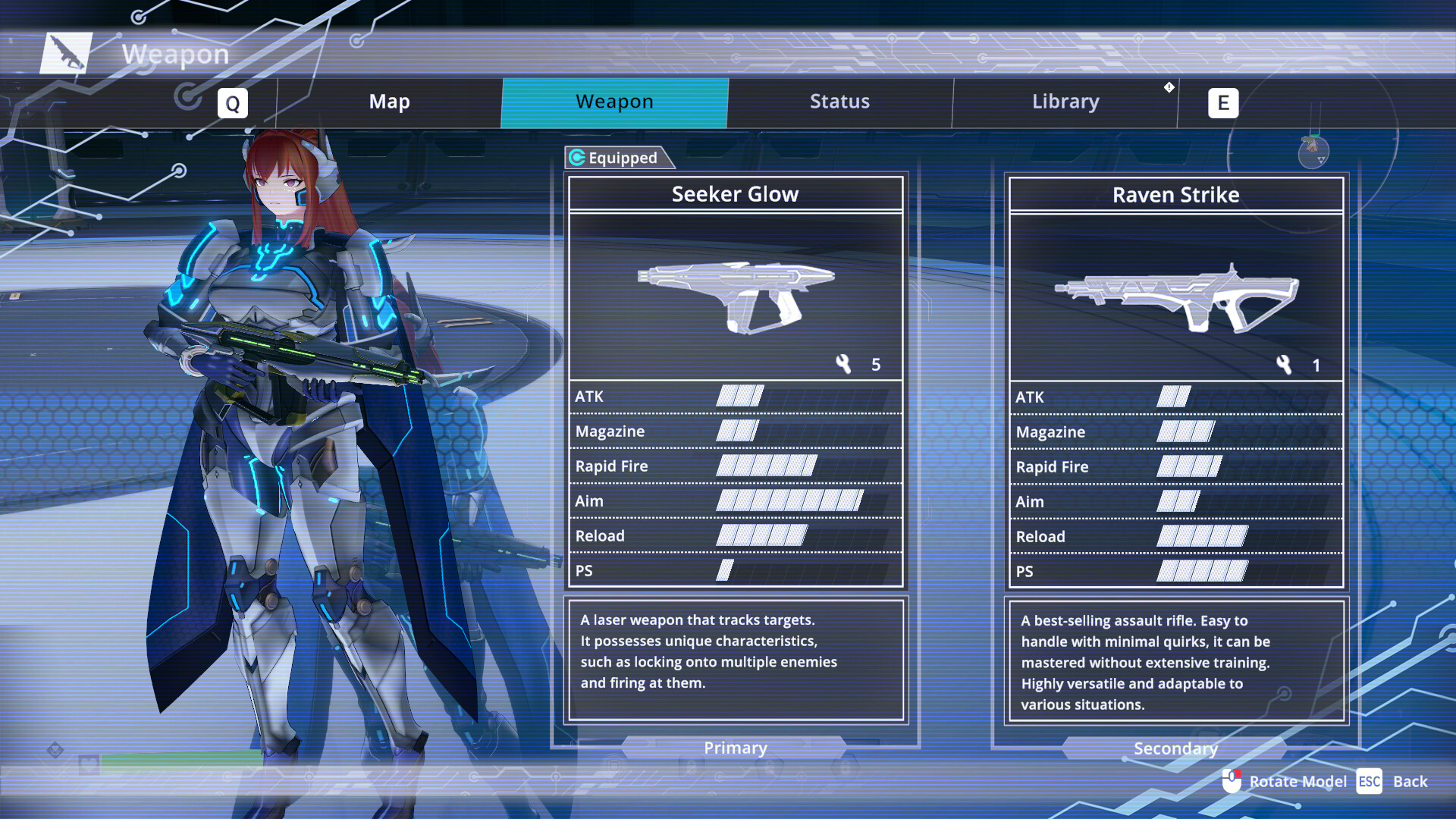Screen dimensions: 1456x819
Task: Toggle the Primary weapon slot
Action: click(734, 748)
